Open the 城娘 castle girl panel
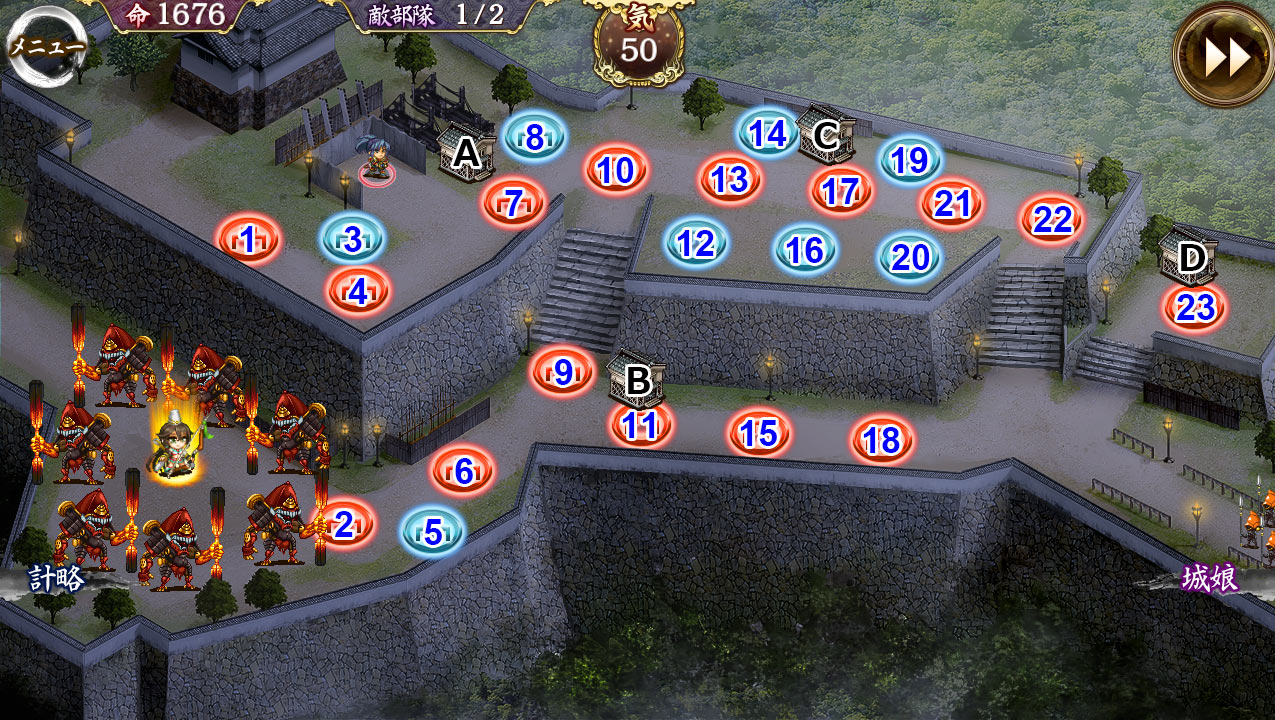The height and width of the screenshot is (720, 1275). click(x=1210, y=578)
